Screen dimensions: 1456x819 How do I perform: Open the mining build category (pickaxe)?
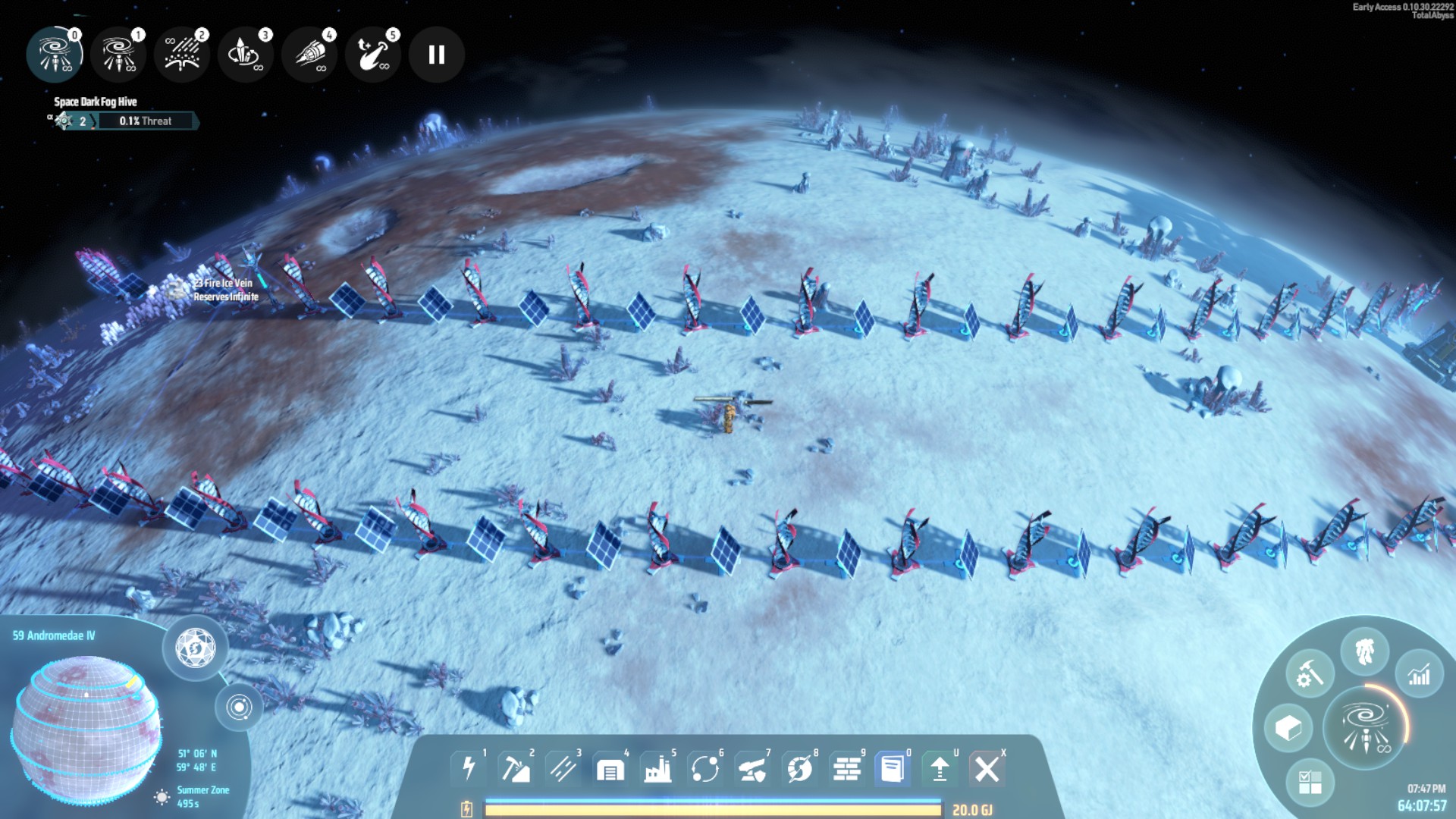(x=516, y=769)
